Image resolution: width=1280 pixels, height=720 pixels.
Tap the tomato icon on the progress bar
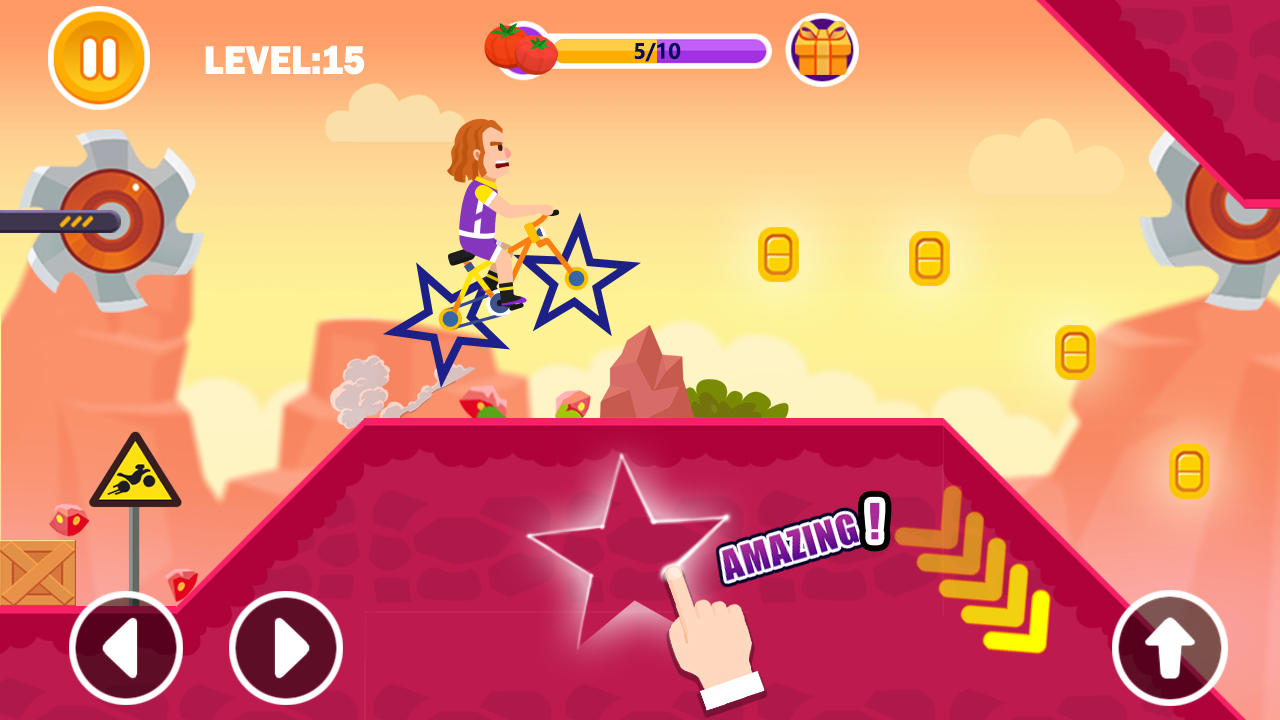click(519, 49)
